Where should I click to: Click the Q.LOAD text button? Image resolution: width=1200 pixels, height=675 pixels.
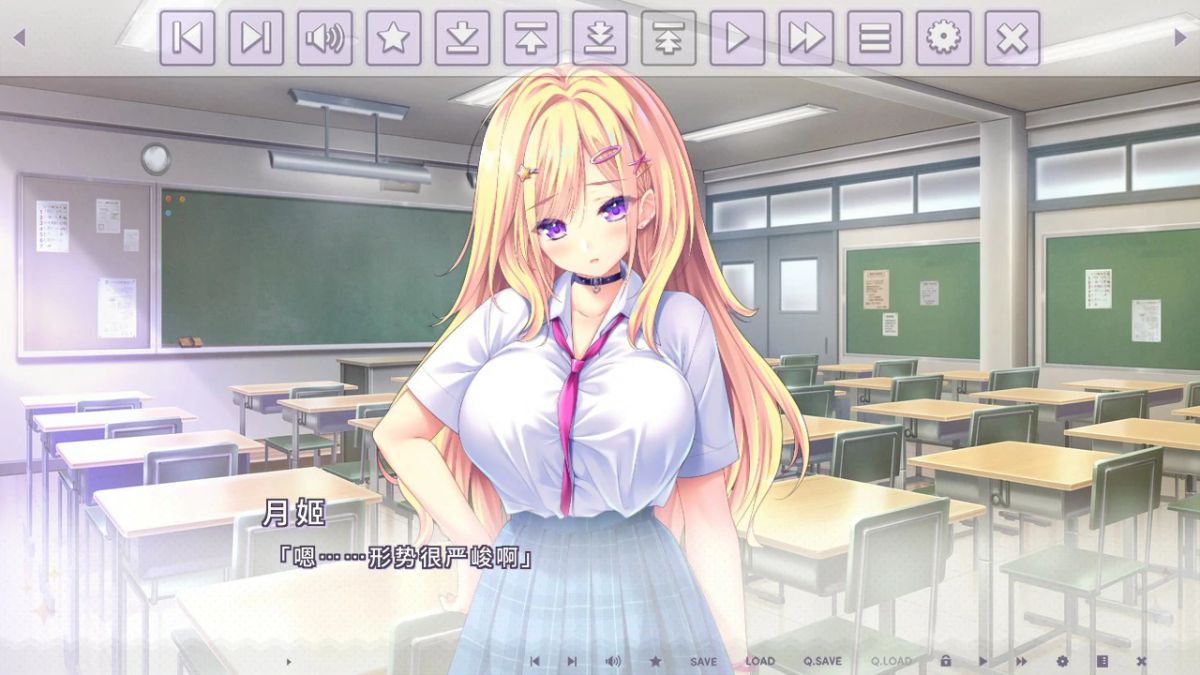coord(891,661)
